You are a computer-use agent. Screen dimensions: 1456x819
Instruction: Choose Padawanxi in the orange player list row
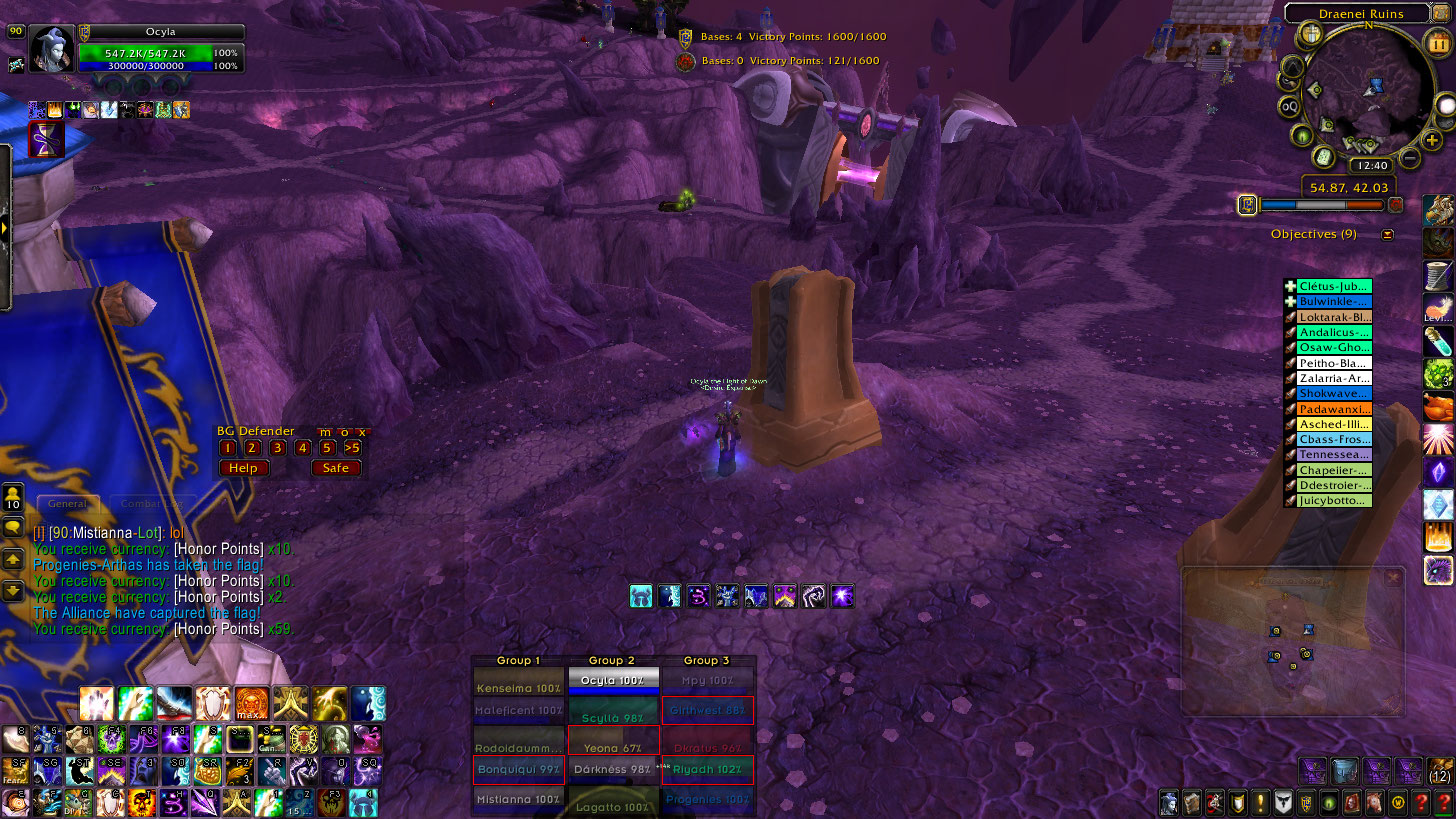(x=1334, y=409)
